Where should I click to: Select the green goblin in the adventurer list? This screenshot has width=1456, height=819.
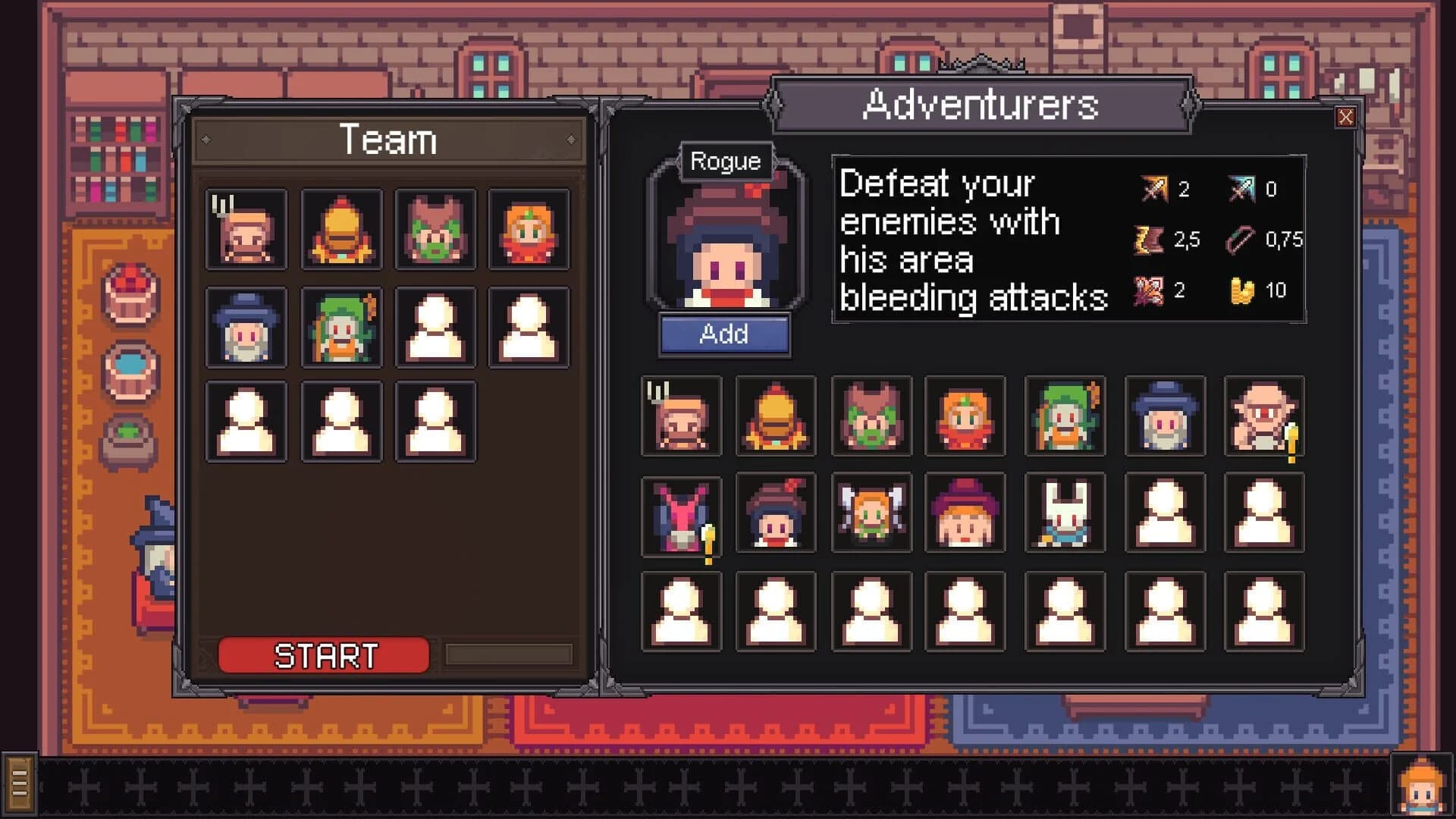871,416
